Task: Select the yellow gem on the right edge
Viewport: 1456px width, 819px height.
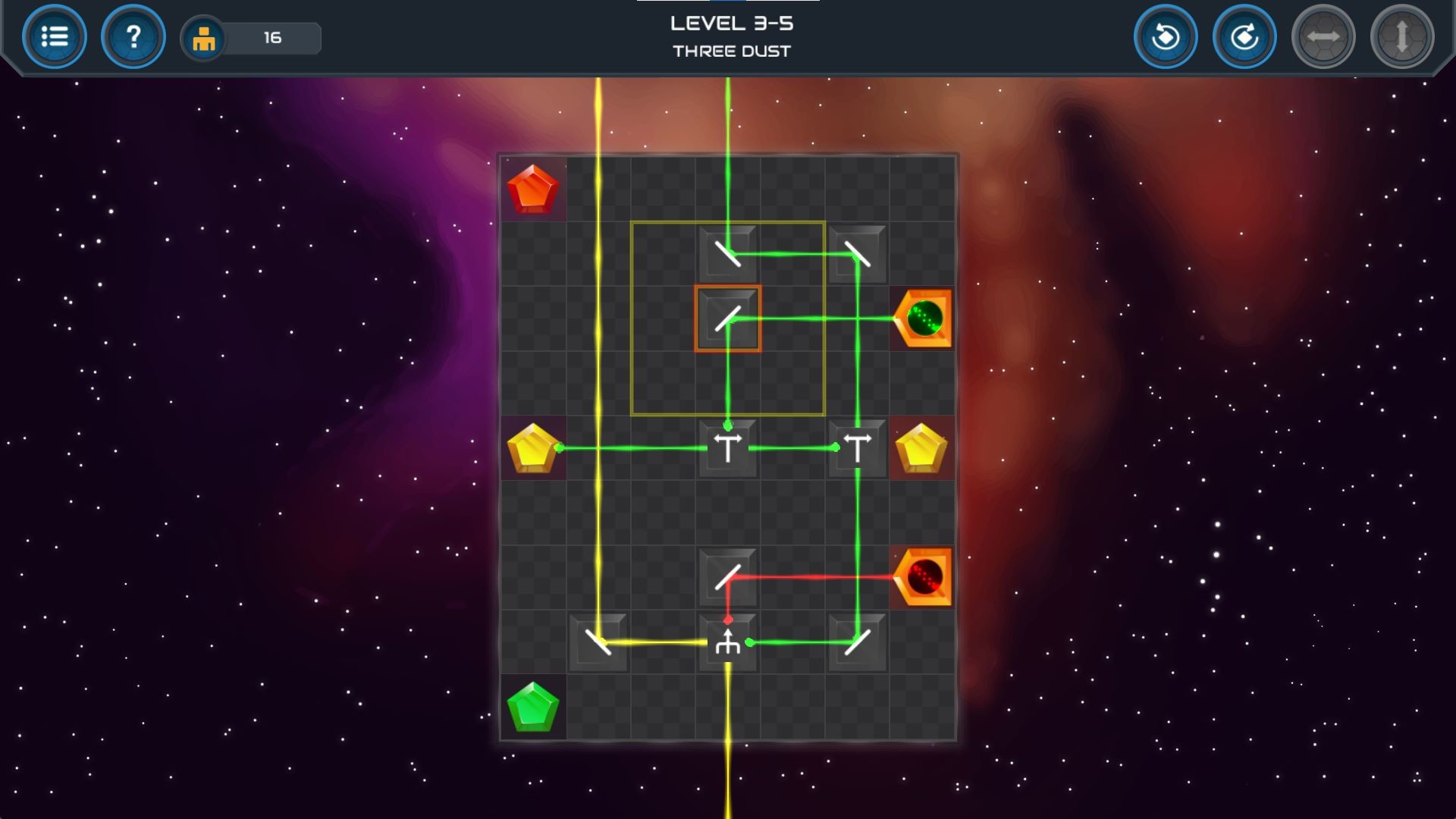Action: pyautogui.click(x=922, y=448)
